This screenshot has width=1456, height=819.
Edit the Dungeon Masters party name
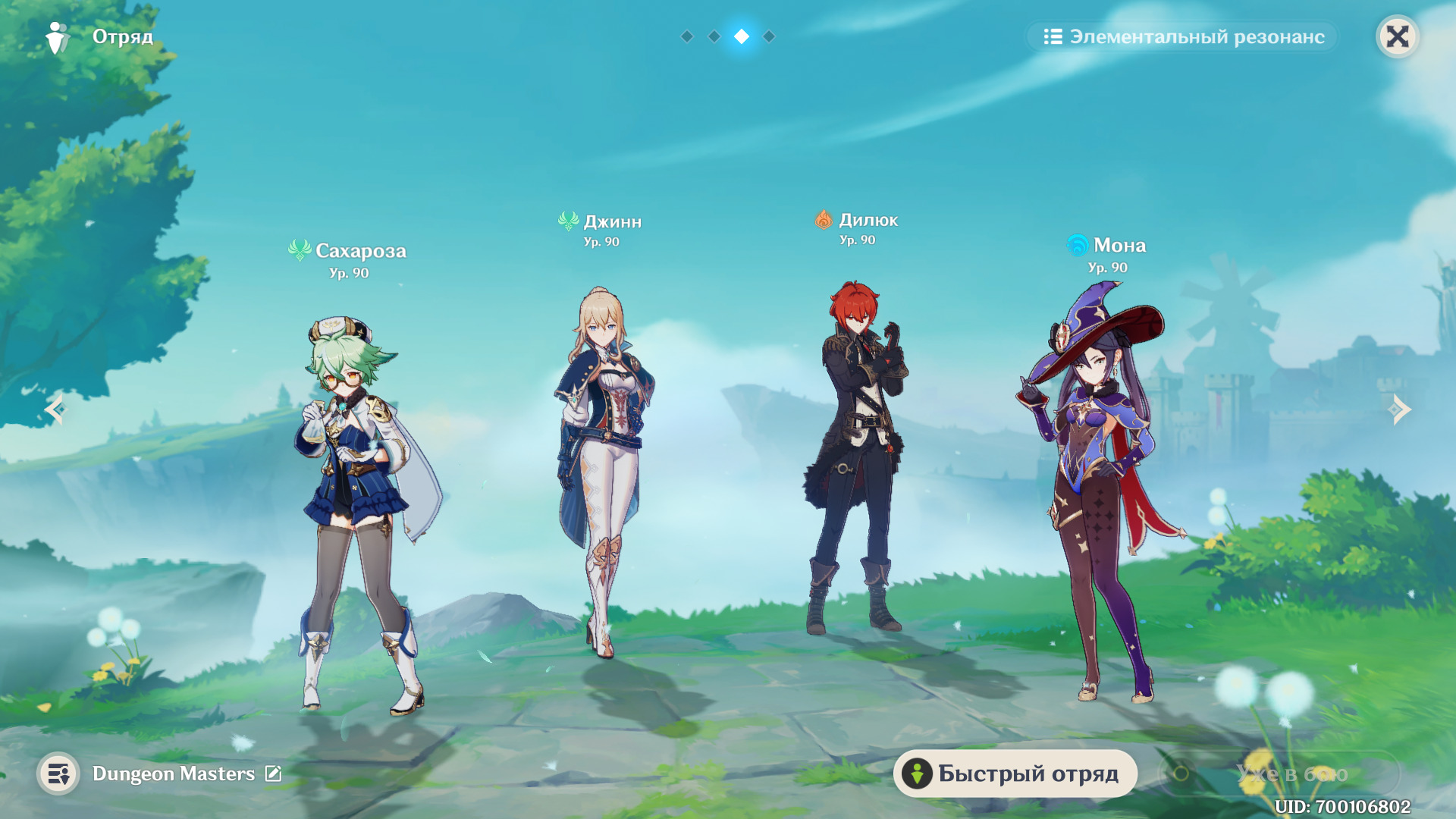pyautogui.click(x=273, y=773)
